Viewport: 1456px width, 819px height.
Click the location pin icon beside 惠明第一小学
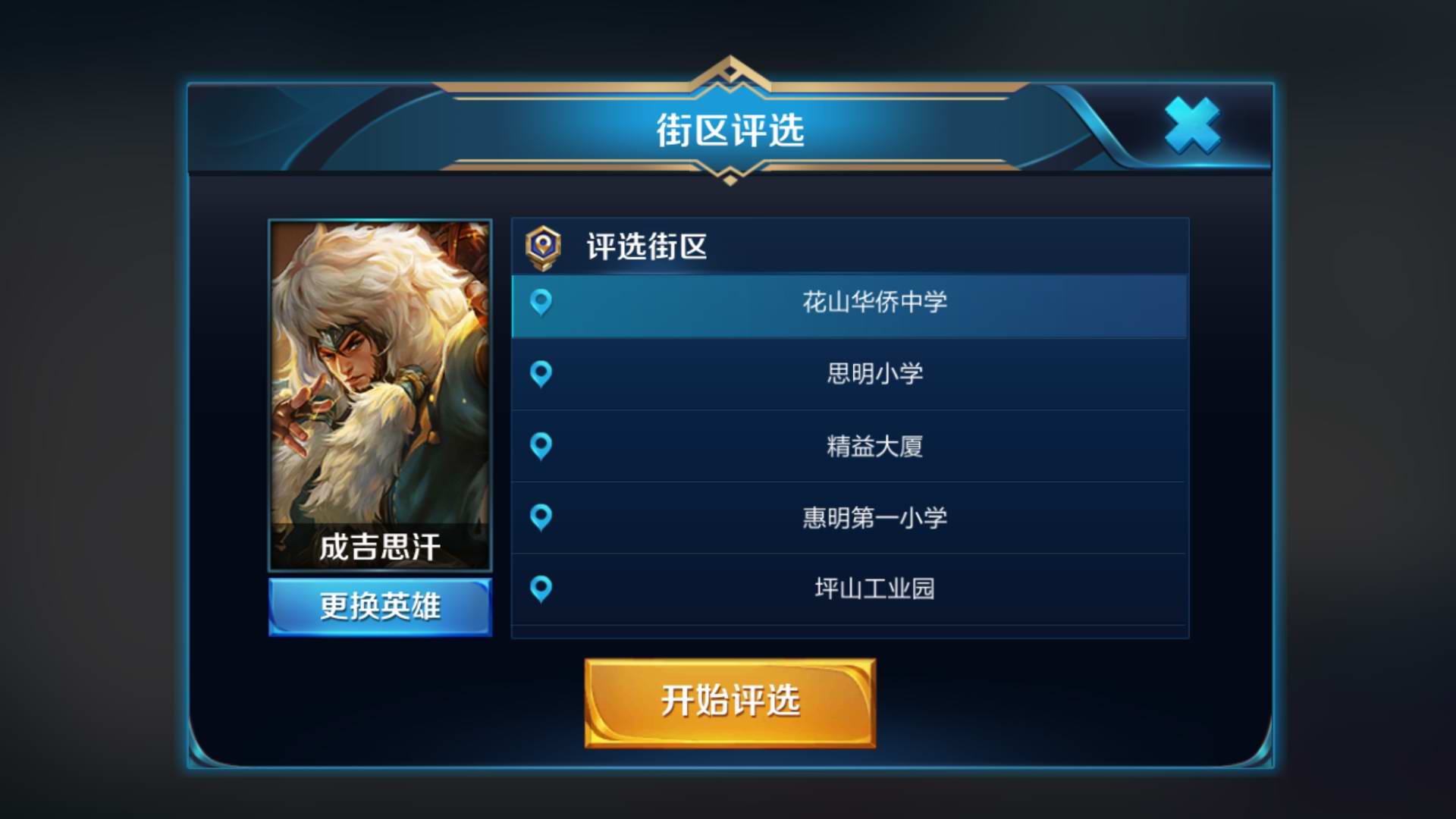541,518
